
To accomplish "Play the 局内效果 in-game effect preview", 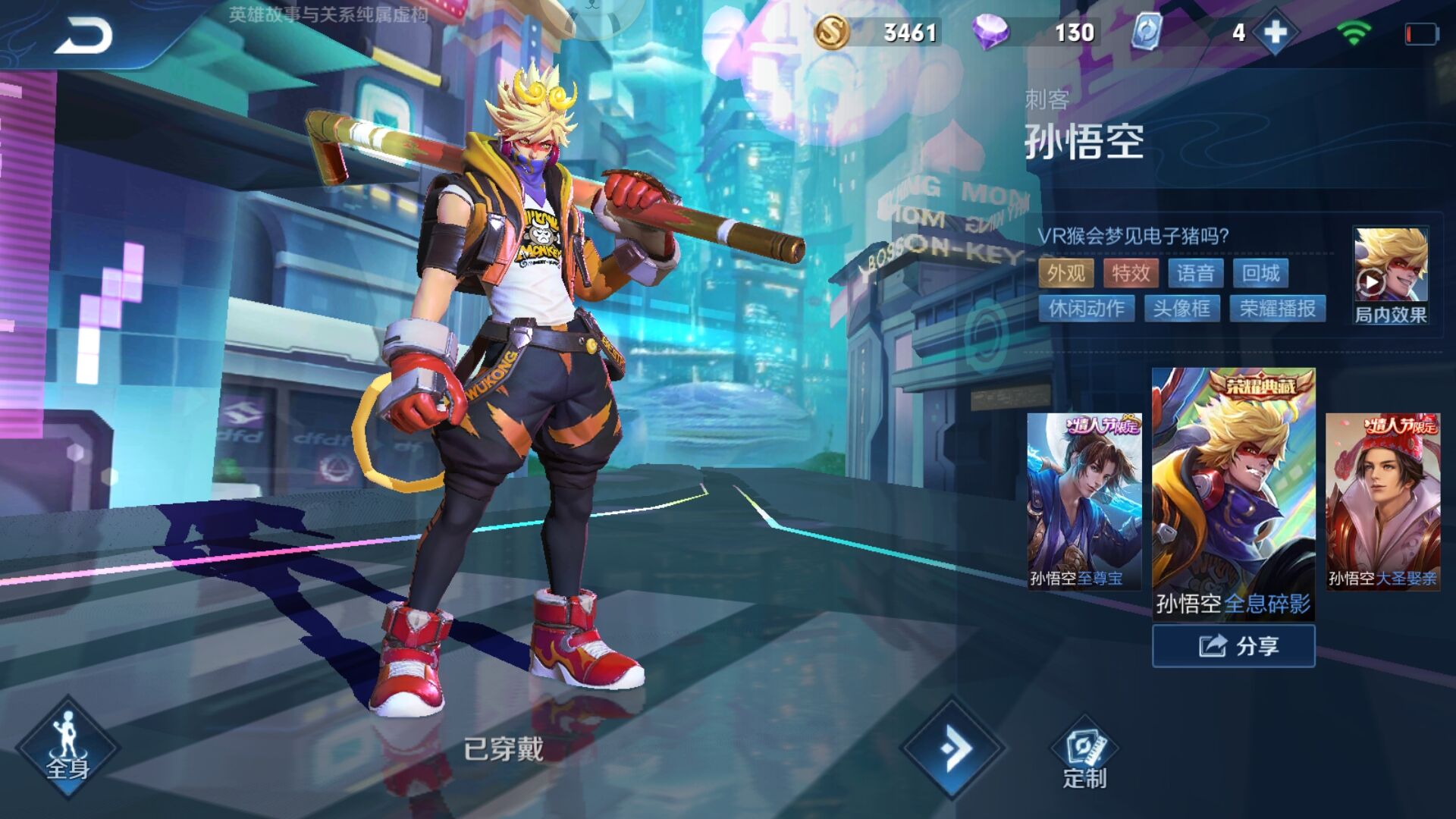I will [1391, 275].
